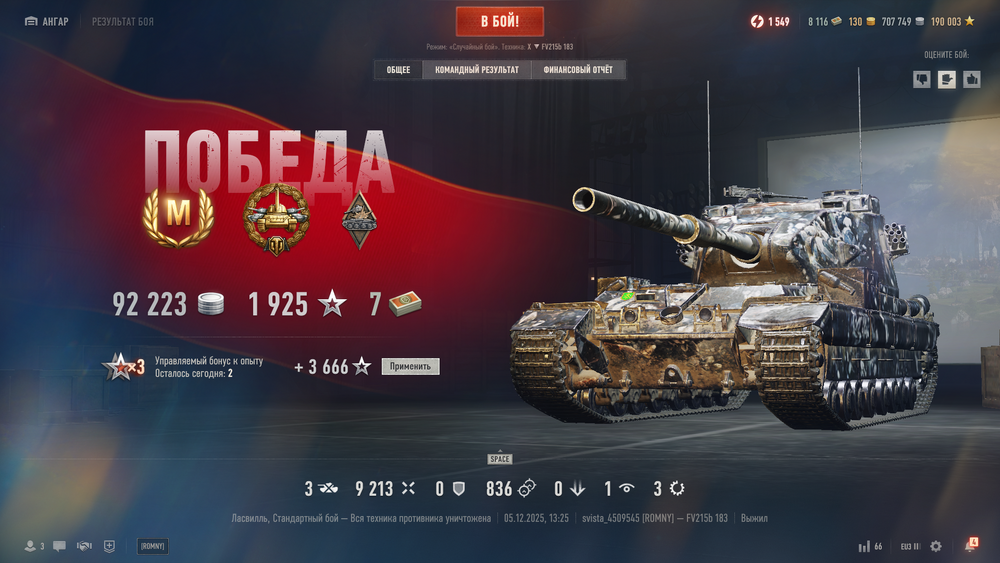Open the shield with plus icon
The height and width of the screenshot is (563, 1000).
point(109,546)
